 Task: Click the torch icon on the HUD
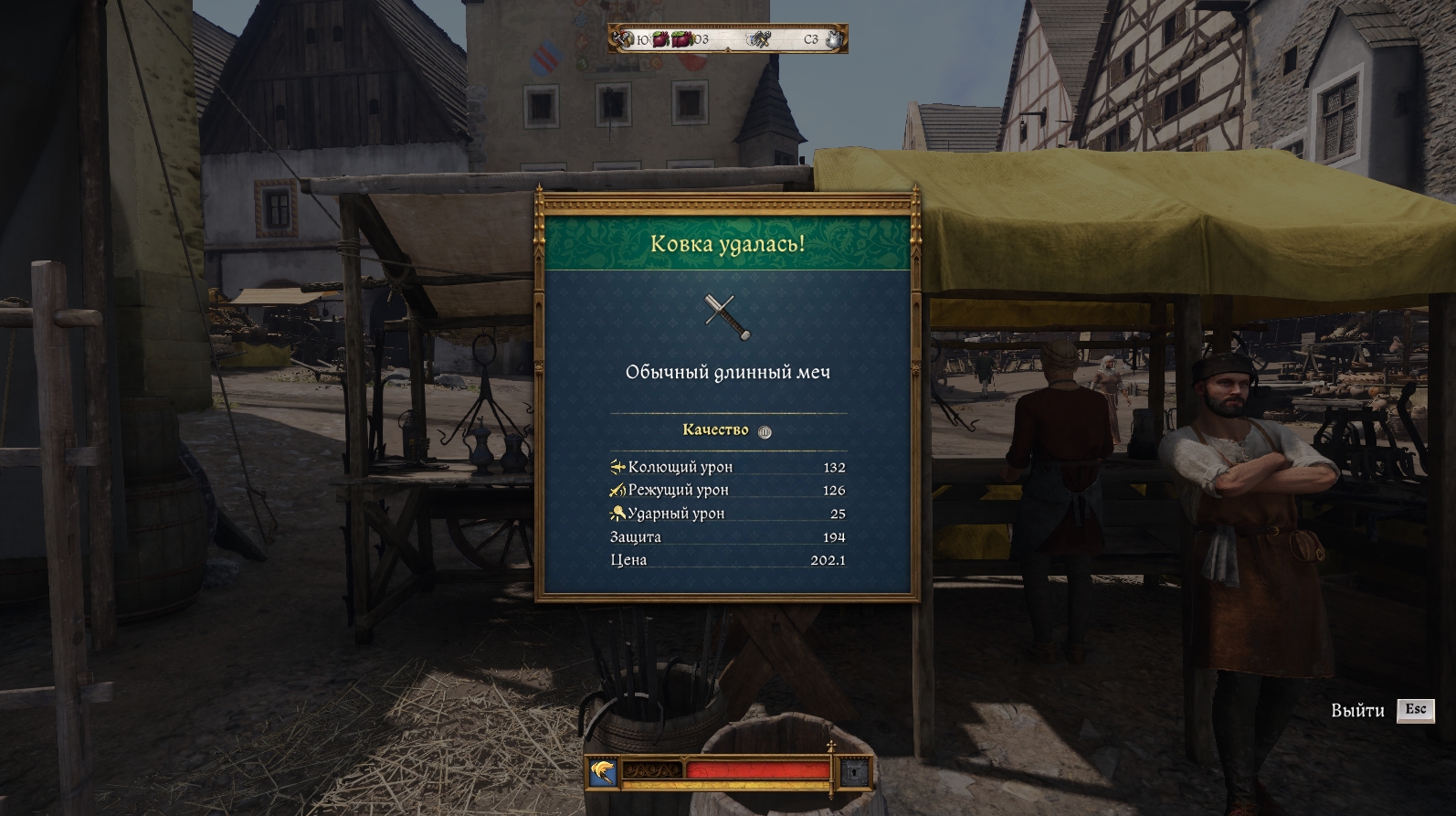(x=602, y=773)
